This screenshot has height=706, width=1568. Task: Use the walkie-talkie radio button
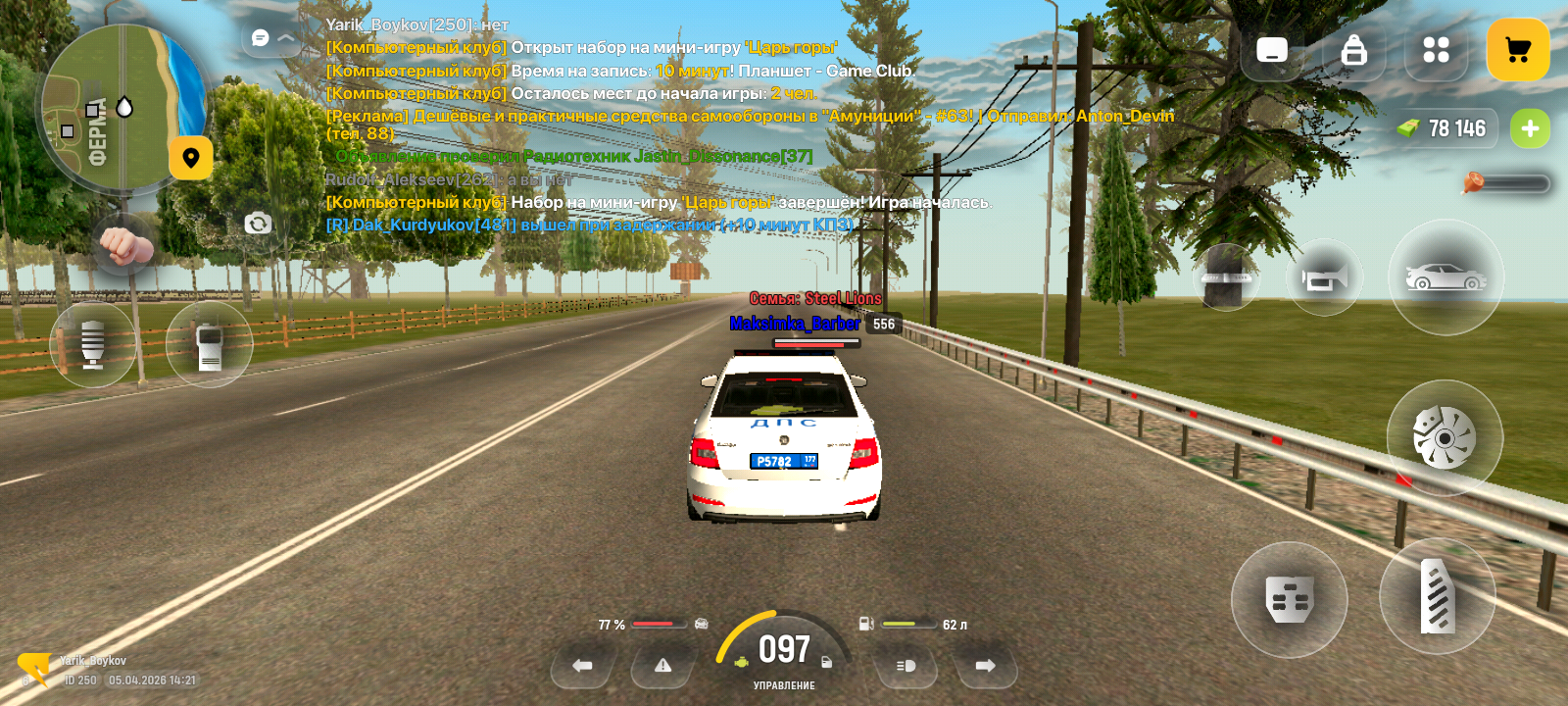pos(209,344)
